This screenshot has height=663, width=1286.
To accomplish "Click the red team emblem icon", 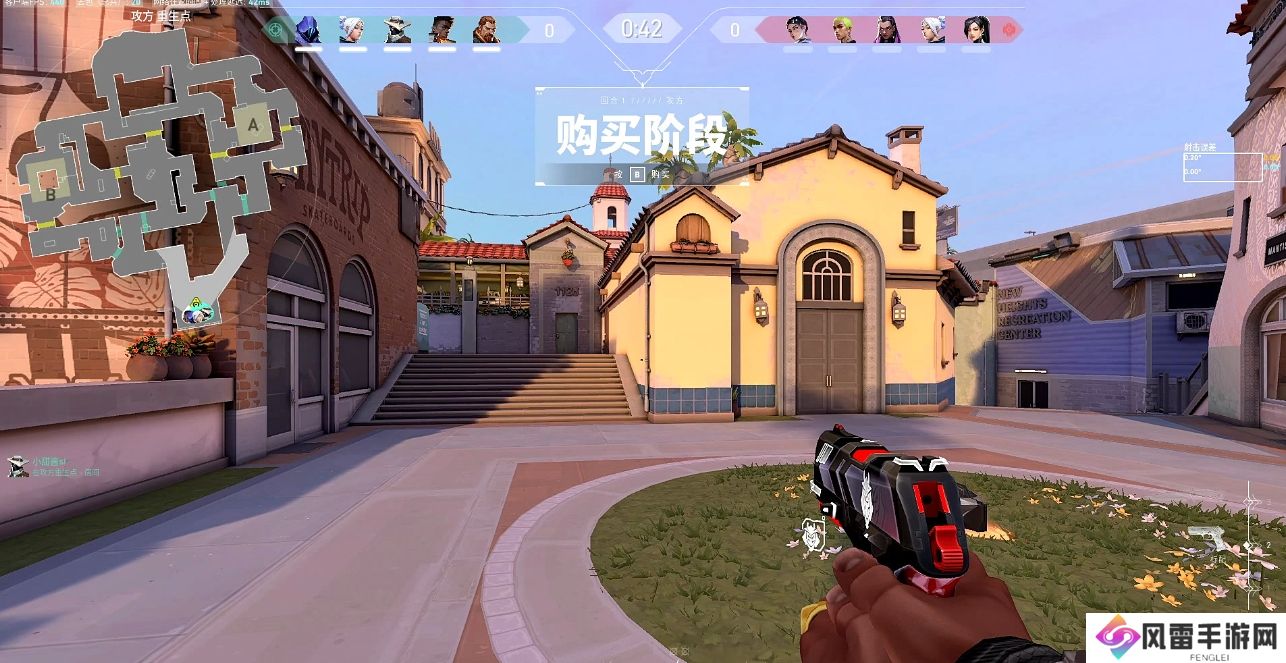I will click(1007, 30).
